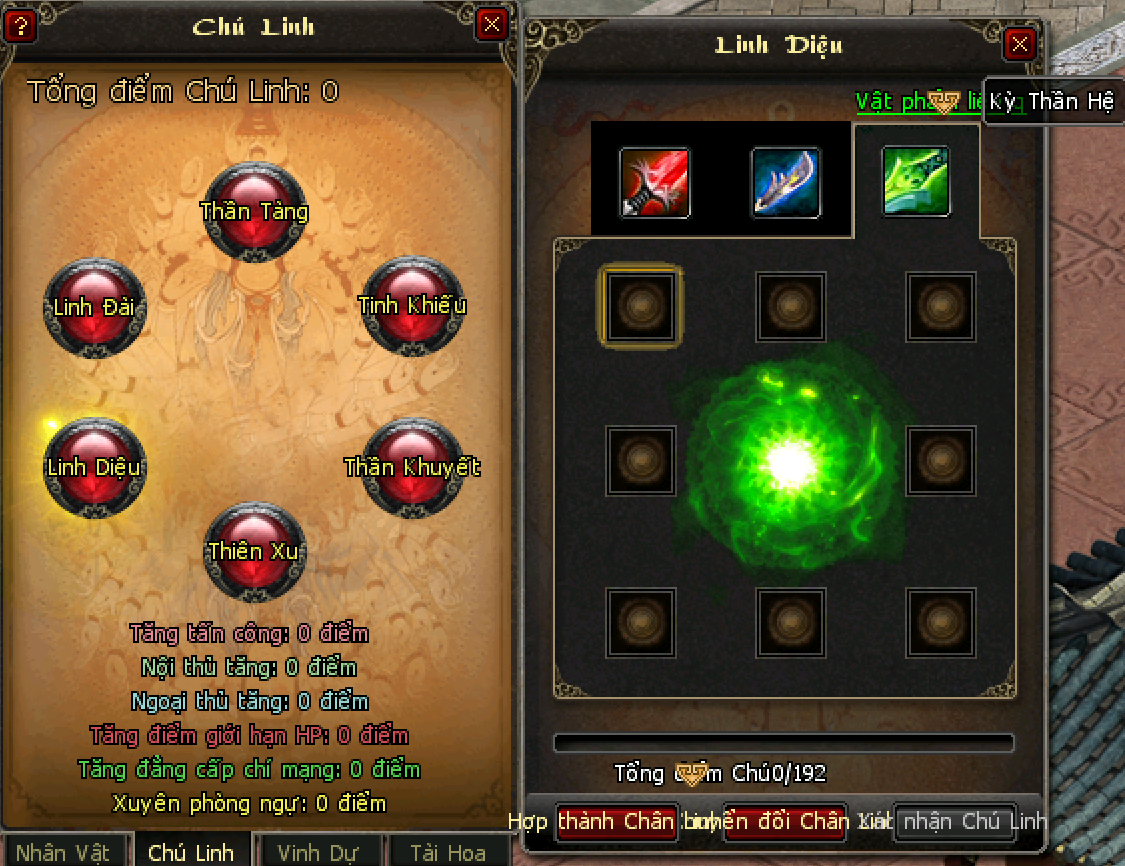Open the Vinh Dự tab
Image resolution: width=1125 pixels, height=866 pixels.
pyautogui.click(x=320, y=852)
